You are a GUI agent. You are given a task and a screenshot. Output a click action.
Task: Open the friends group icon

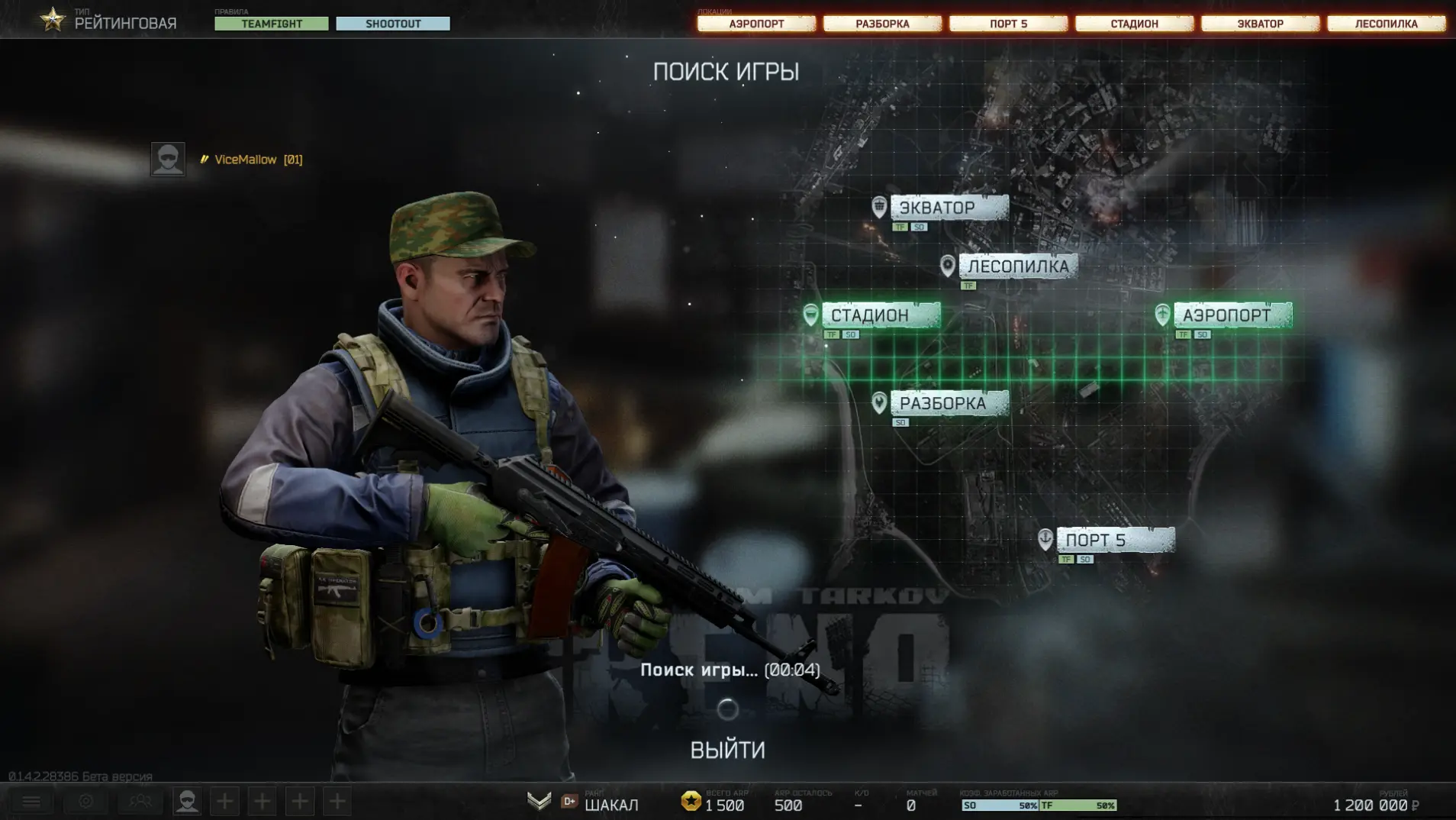click(140, 801)
